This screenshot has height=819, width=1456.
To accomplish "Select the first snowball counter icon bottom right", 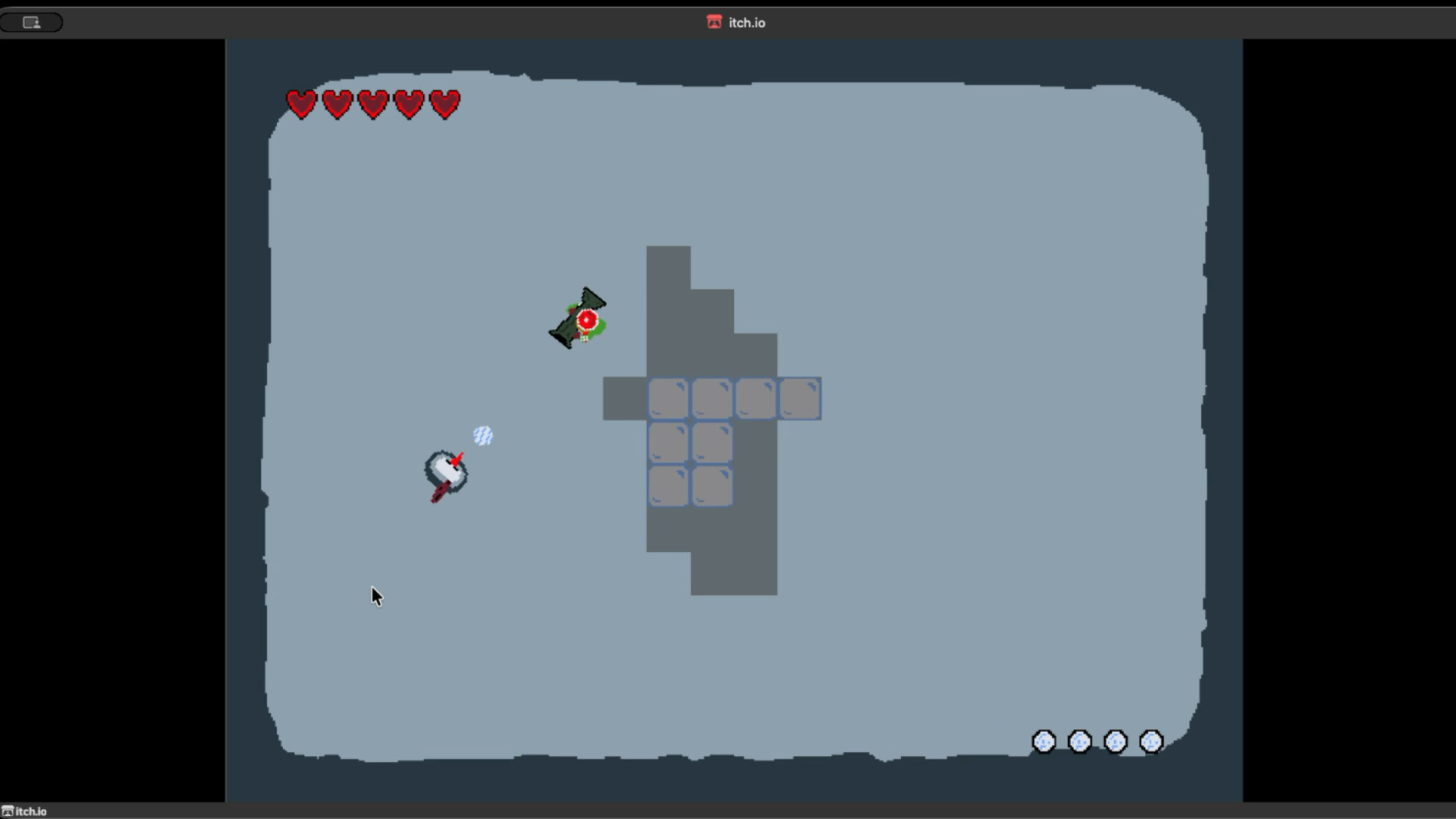I will pos(1043,742).
